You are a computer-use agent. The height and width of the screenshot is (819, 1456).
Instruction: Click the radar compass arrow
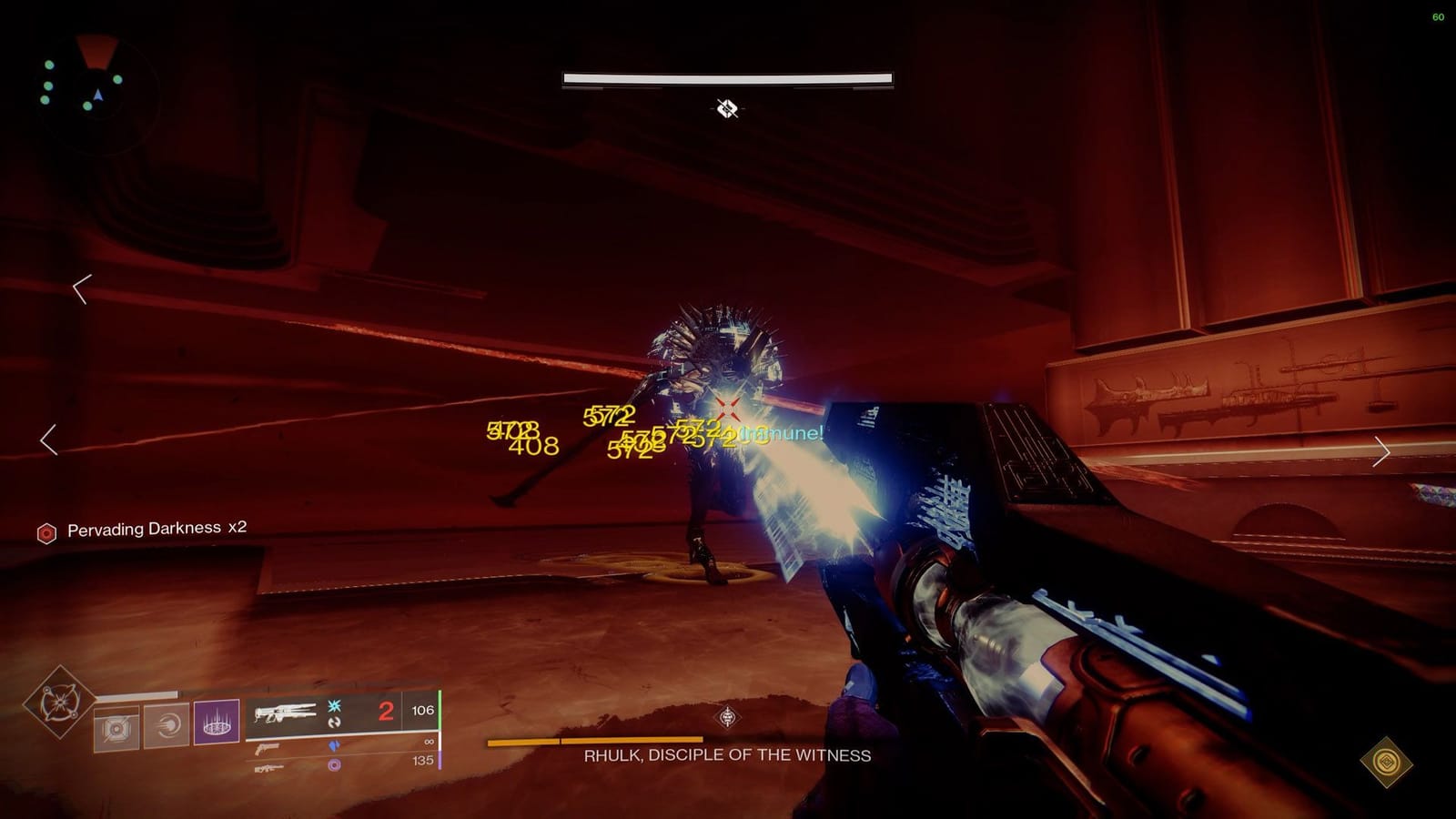tap(98, 94)
